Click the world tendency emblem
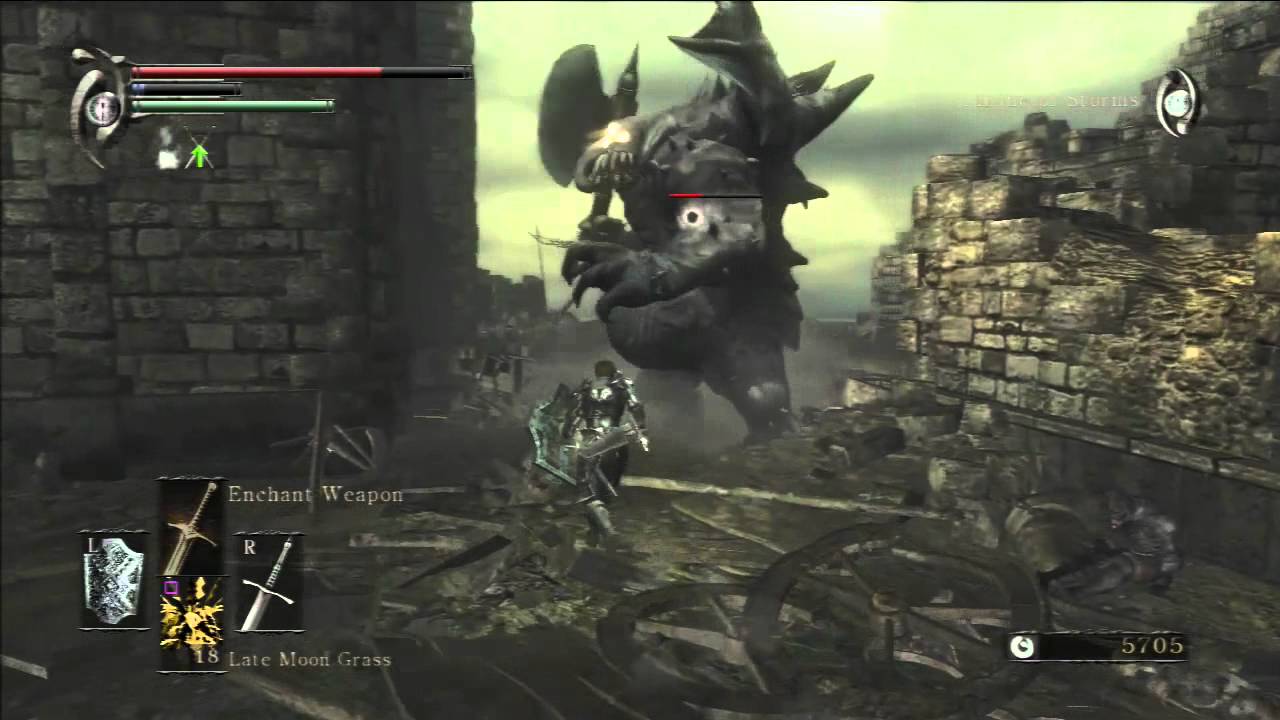 coord(1178,102)
